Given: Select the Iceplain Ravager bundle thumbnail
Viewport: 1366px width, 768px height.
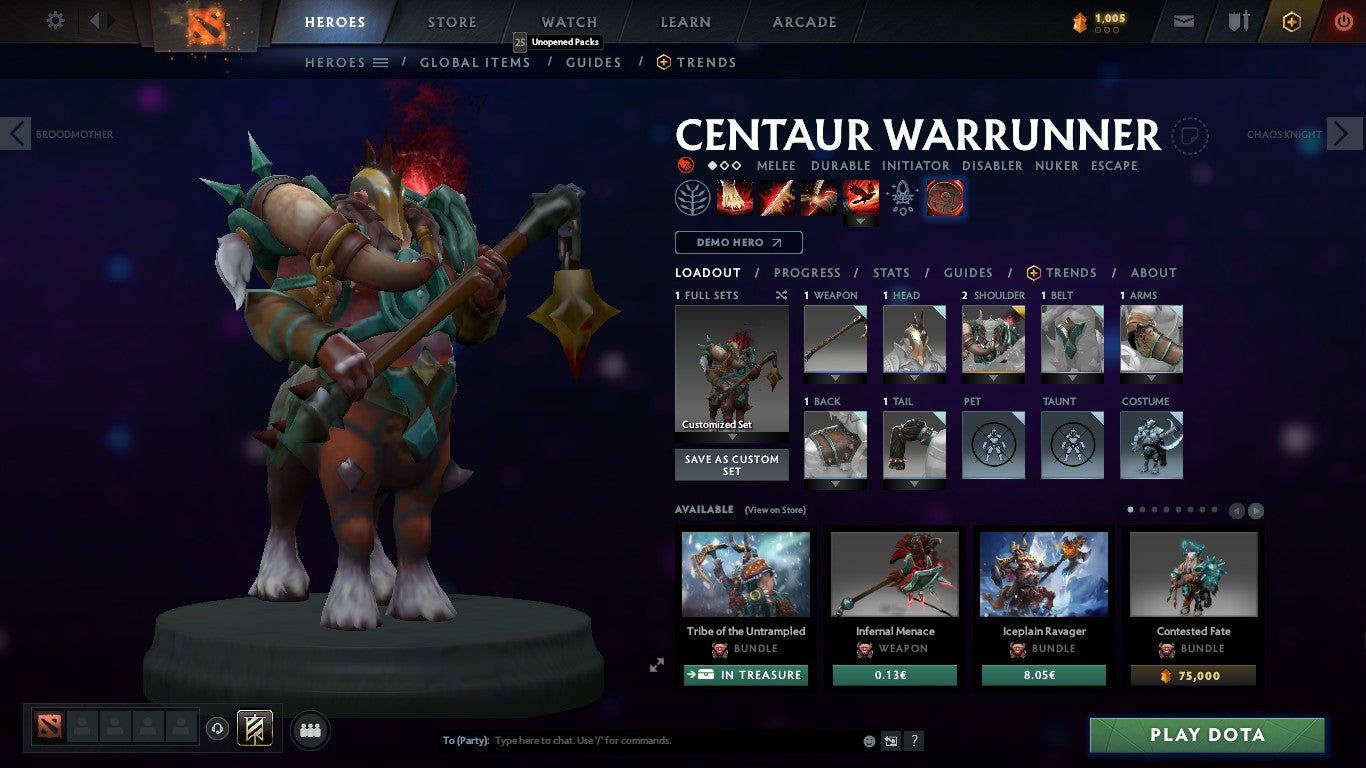Looking at the screenshot, I should pos(1043,572).
